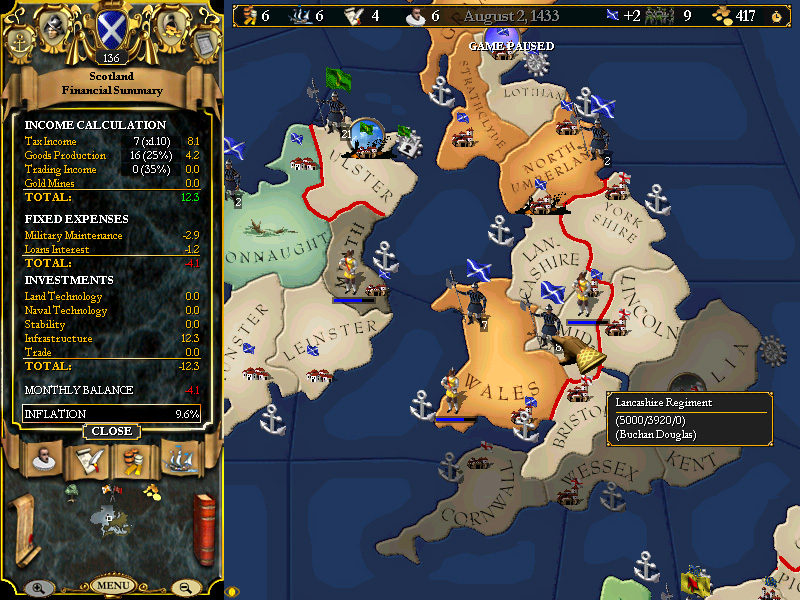Select the document shield icon
Viewport: 800px width, 600px height.
[203, 42]
